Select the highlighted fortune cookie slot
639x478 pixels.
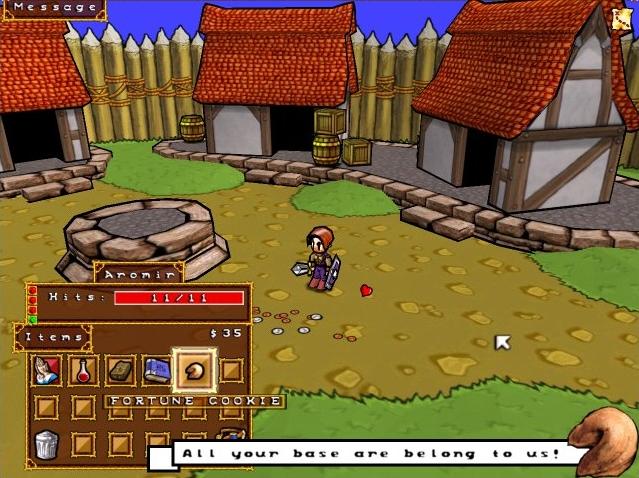tap(194, 370)
